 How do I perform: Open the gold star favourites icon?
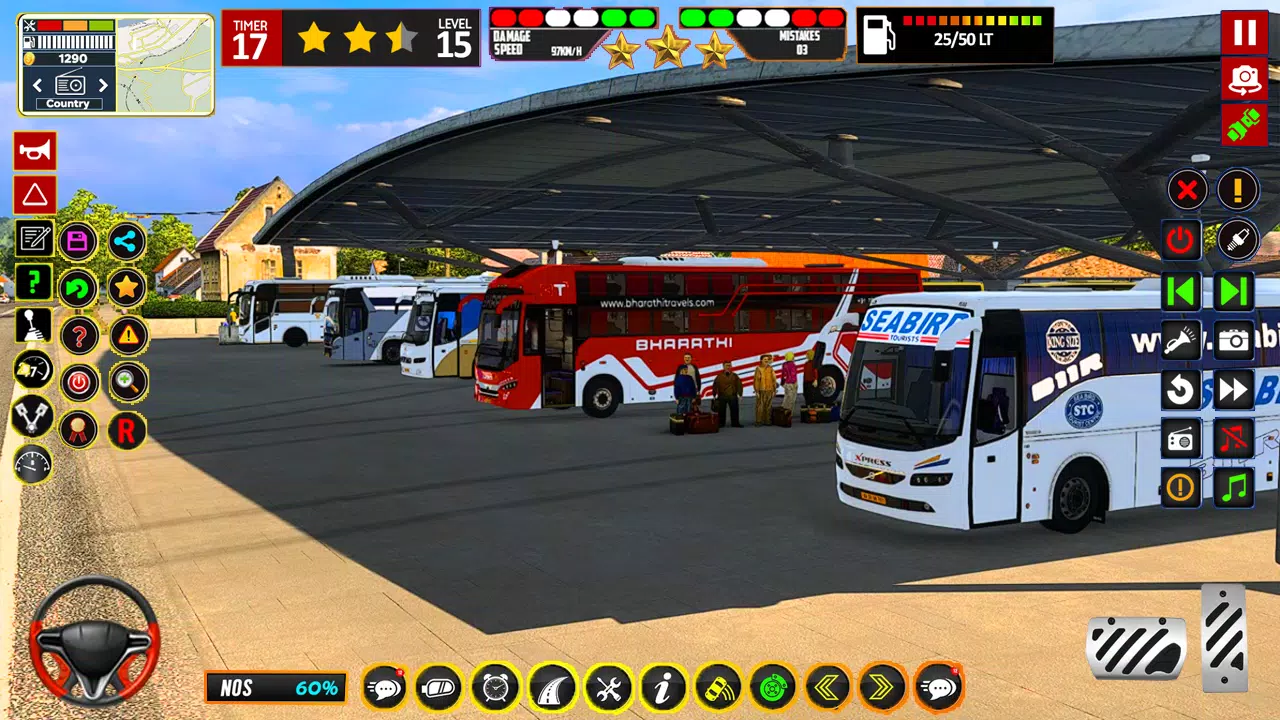(x=127, y=288)
